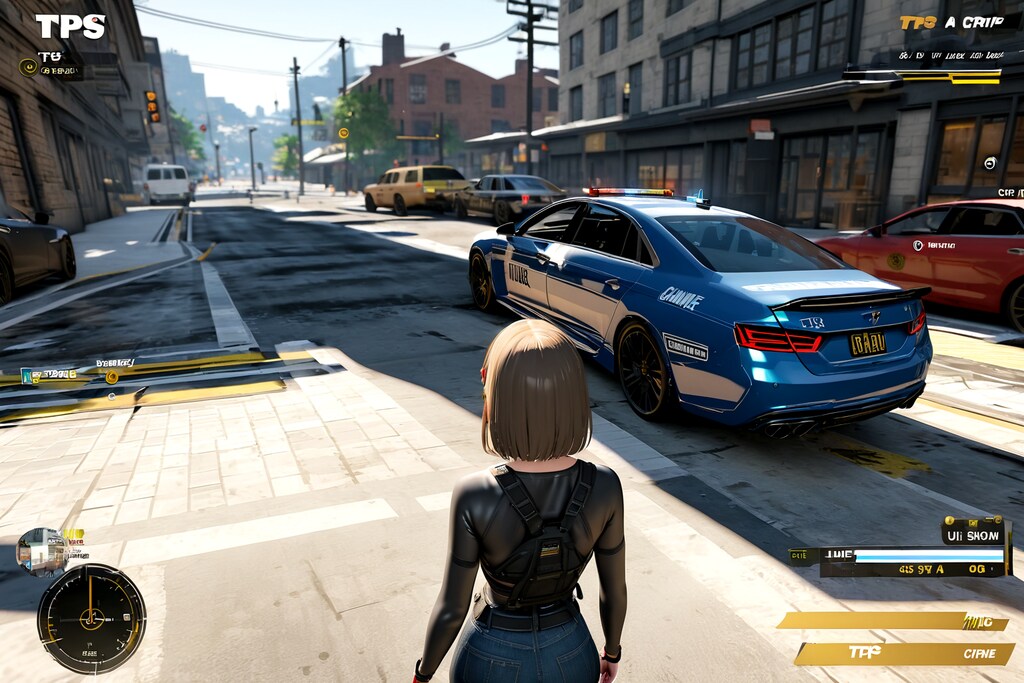This screenshot has height=683, width=1024.
Task: Select the small gold spiral icon below TPS
Action: pos(28,67)
